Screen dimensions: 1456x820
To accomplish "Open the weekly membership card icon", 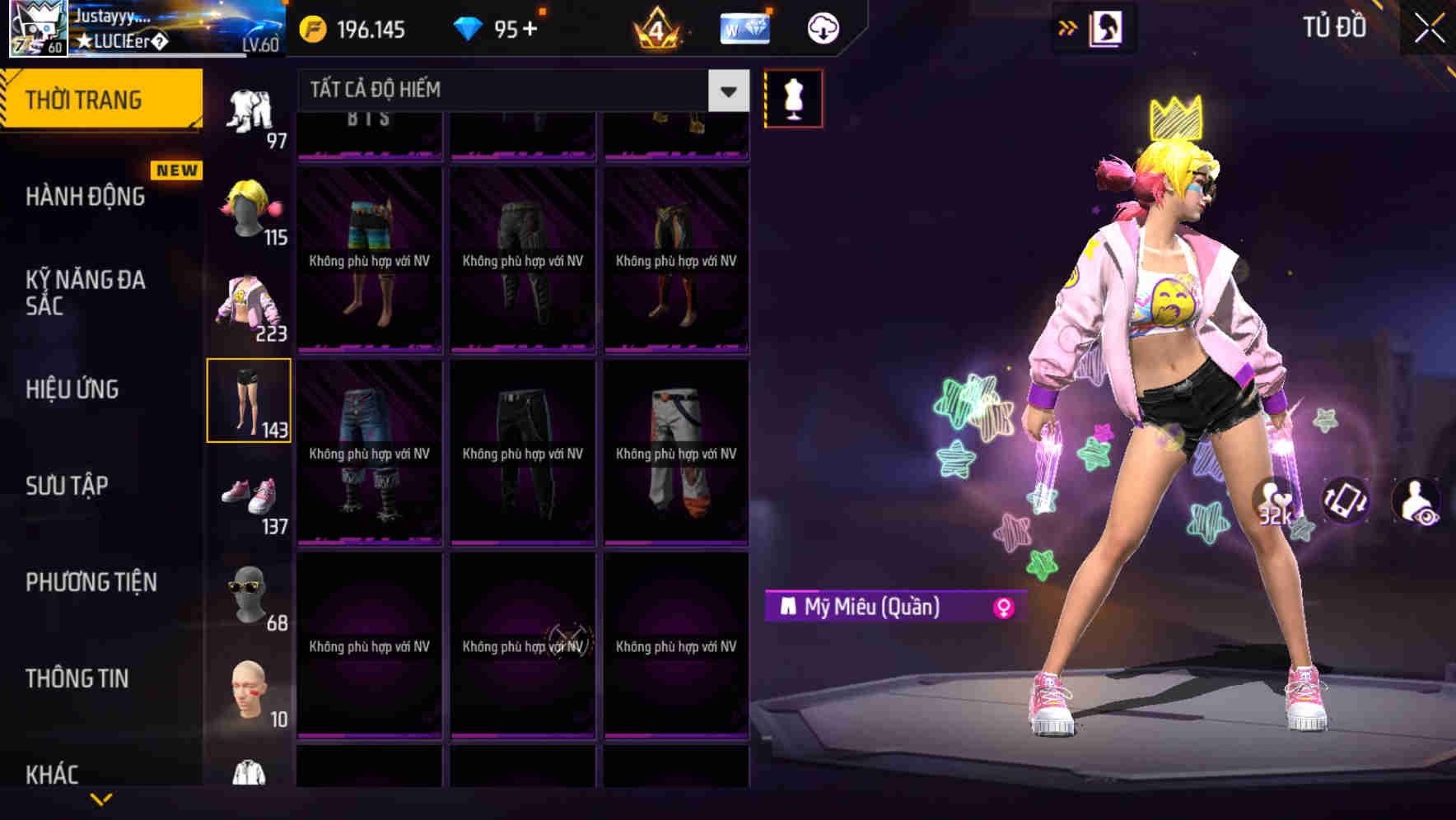I will (x=744, y=27).
